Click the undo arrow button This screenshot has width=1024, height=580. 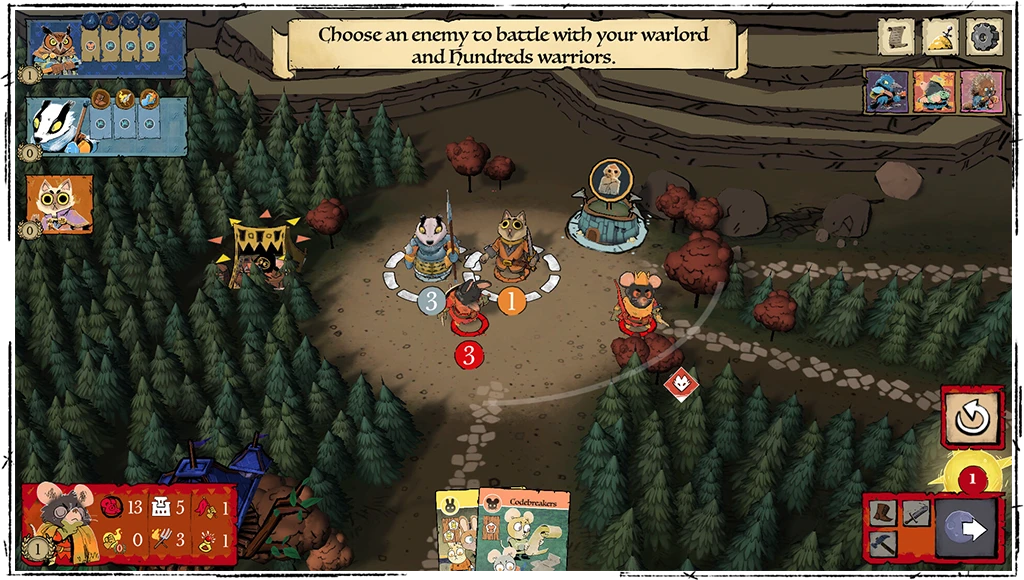970,417
